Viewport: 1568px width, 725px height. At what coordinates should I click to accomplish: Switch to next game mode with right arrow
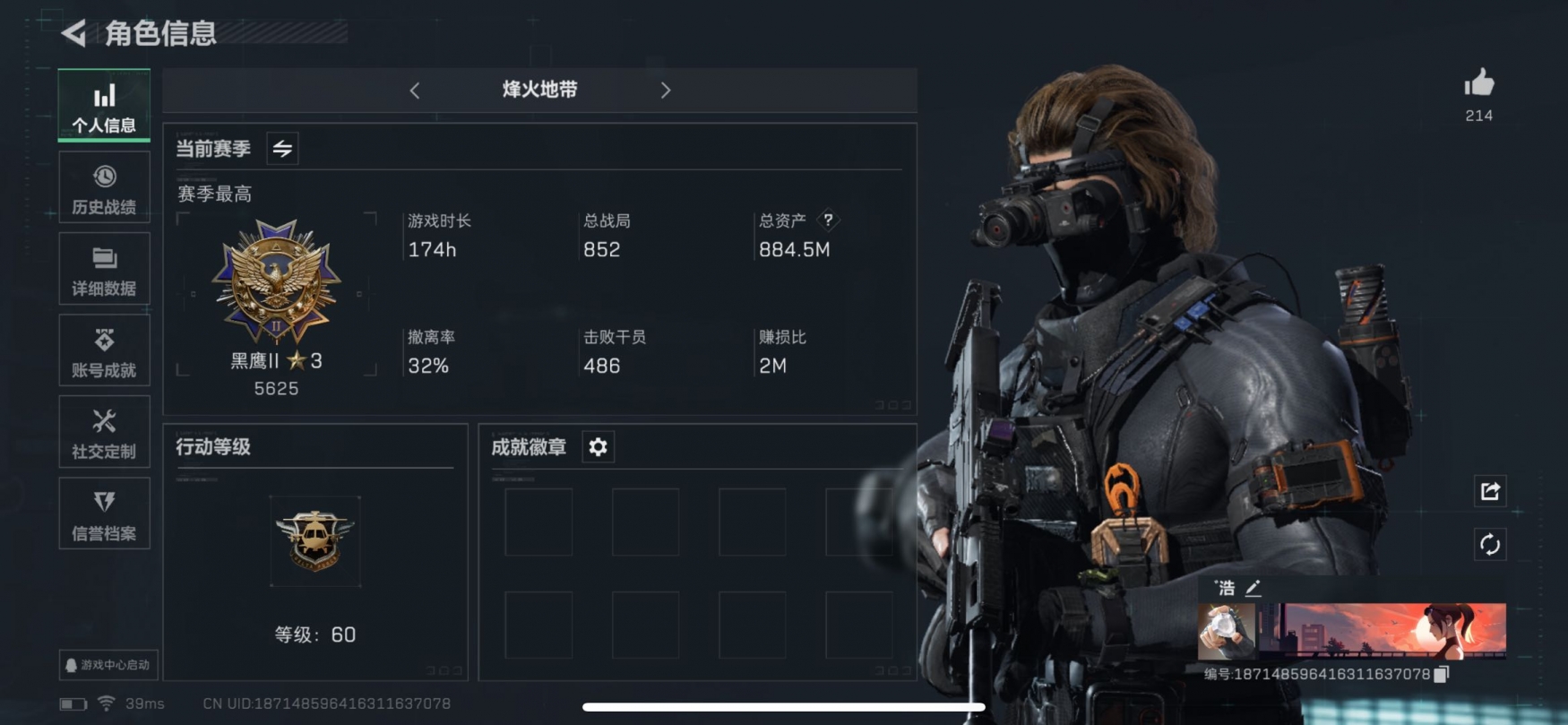pos(665,91)
